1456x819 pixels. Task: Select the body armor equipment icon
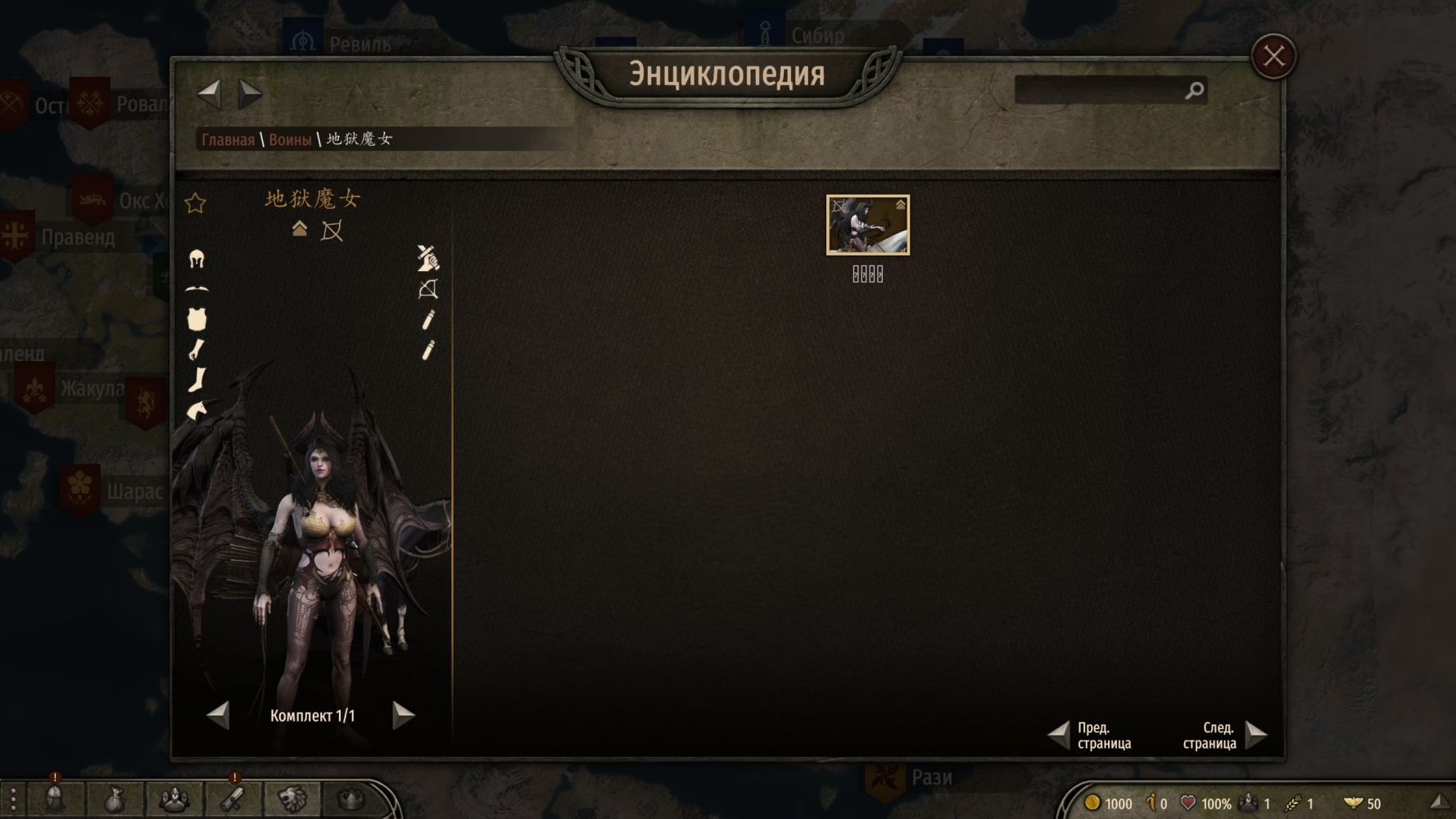[197, 319]
